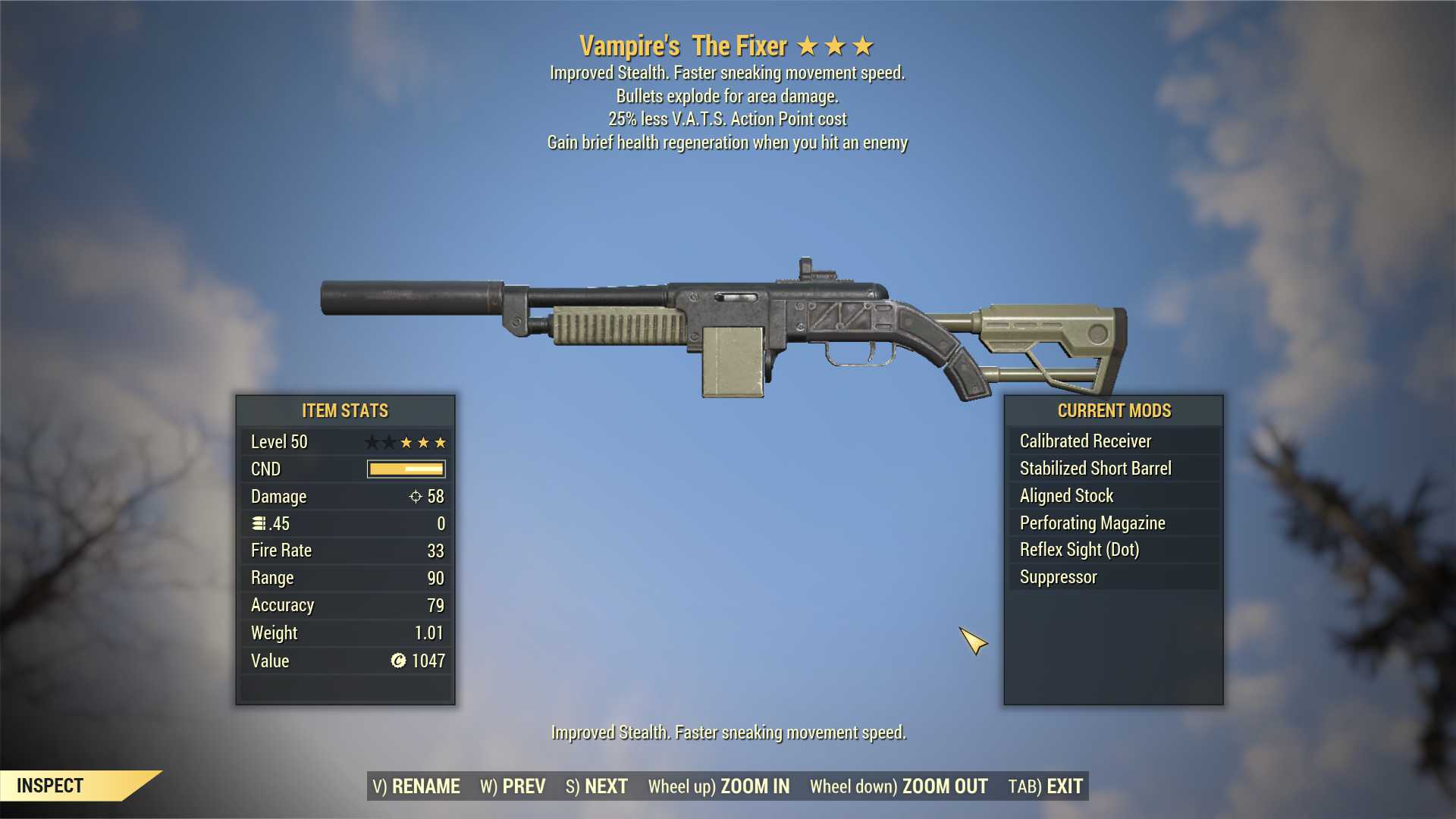The image size is (1456, 819).
Task: Show the NEXT item
Action: pos(597,786)
